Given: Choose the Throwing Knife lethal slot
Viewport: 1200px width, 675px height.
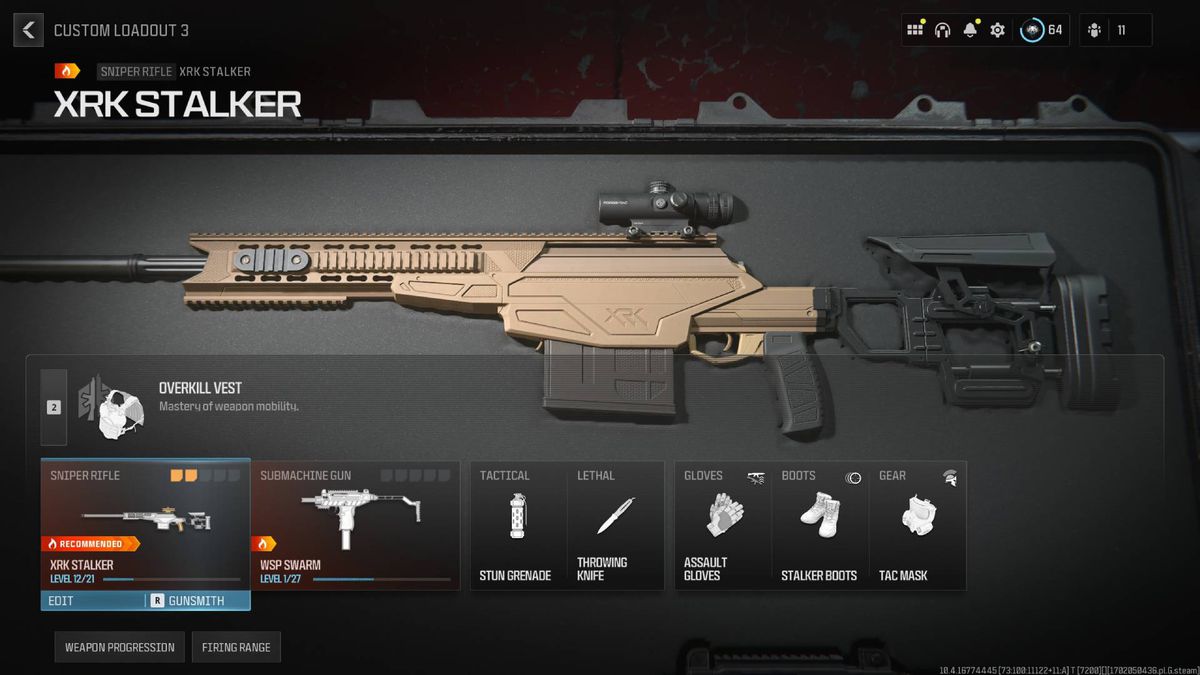Looking at the screenshot, I should (x=615, y=525).
